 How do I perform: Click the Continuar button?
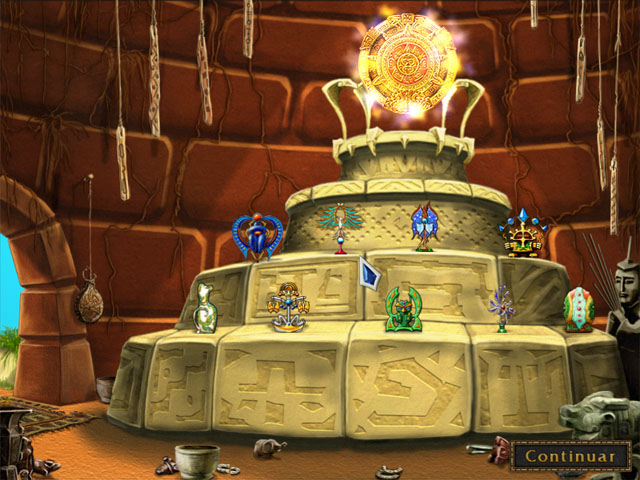[570, 456]
